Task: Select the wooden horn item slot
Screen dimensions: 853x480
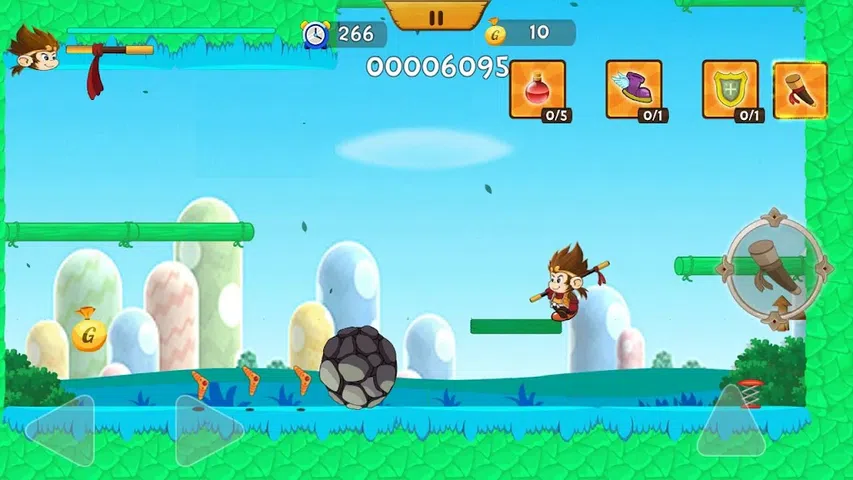Action: tap(799, 90)
